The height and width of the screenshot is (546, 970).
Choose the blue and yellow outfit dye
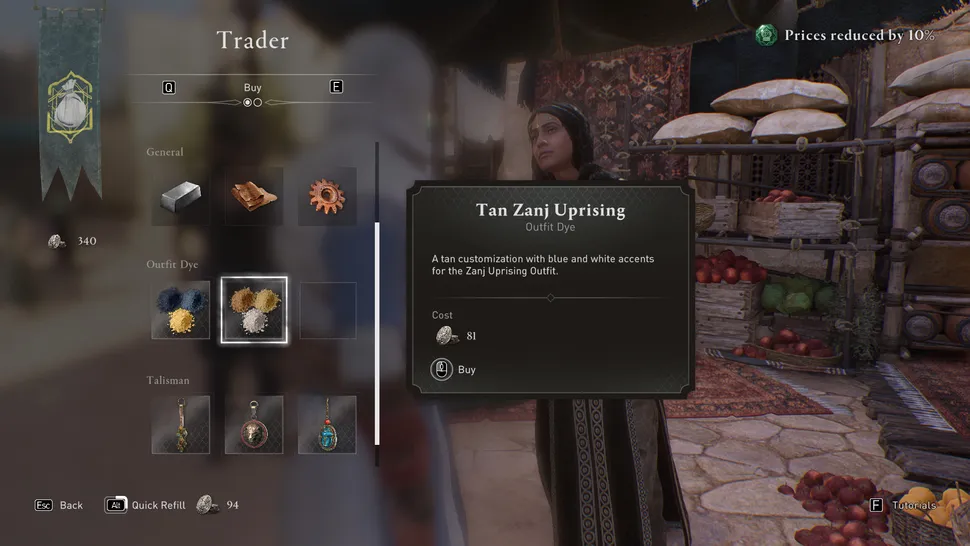(181, 310)
